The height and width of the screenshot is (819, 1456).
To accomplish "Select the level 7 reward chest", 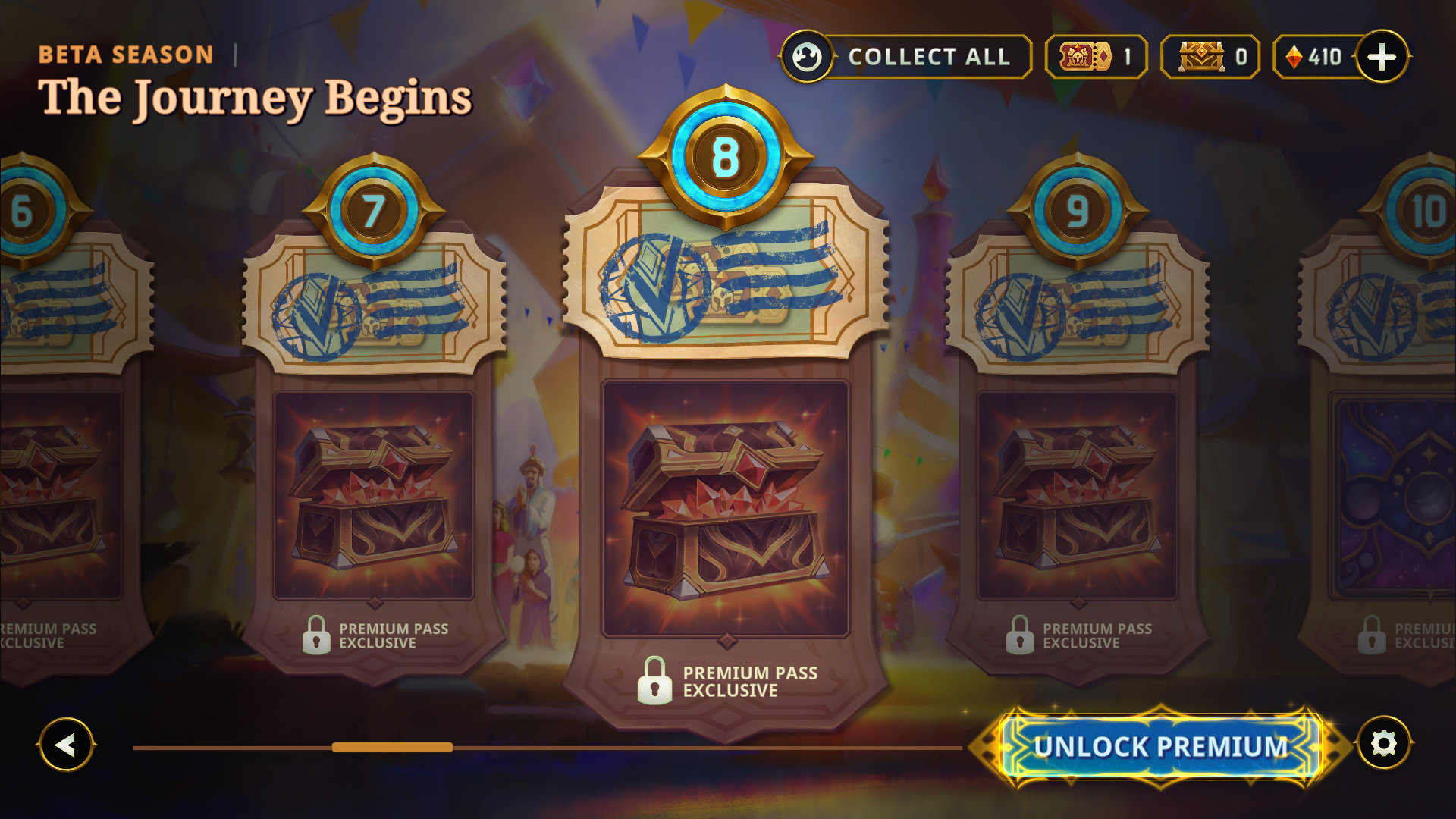I will click(373, 497).
